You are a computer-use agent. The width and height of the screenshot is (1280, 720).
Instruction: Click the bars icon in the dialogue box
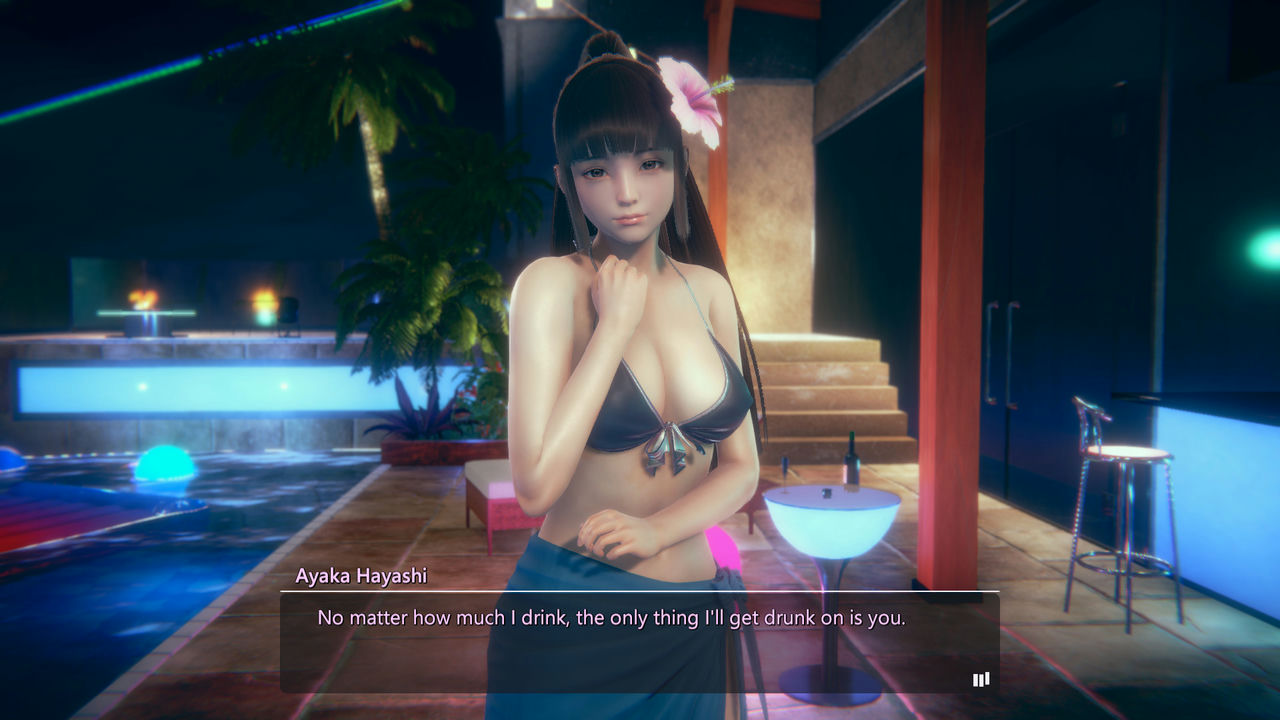(x=980, y=679)
